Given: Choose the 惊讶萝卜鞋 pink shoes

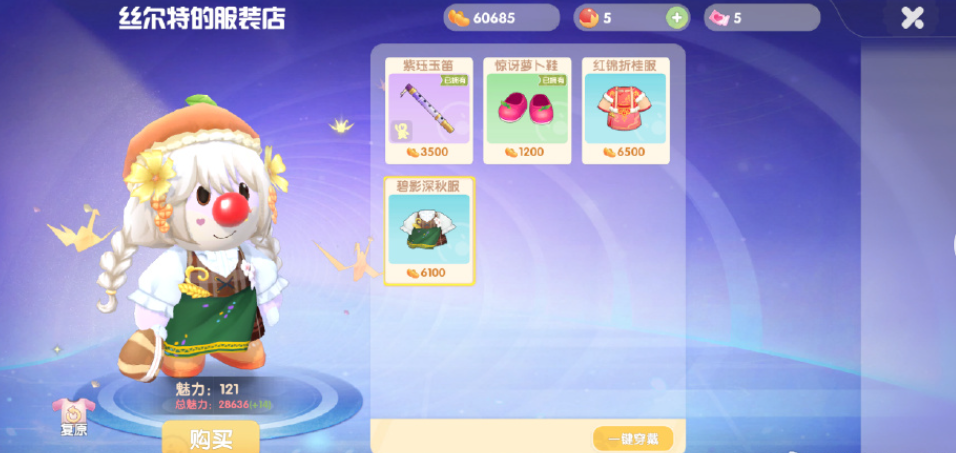Looking at the screenshot, I should pyautogui.click(x=527, y=110).
